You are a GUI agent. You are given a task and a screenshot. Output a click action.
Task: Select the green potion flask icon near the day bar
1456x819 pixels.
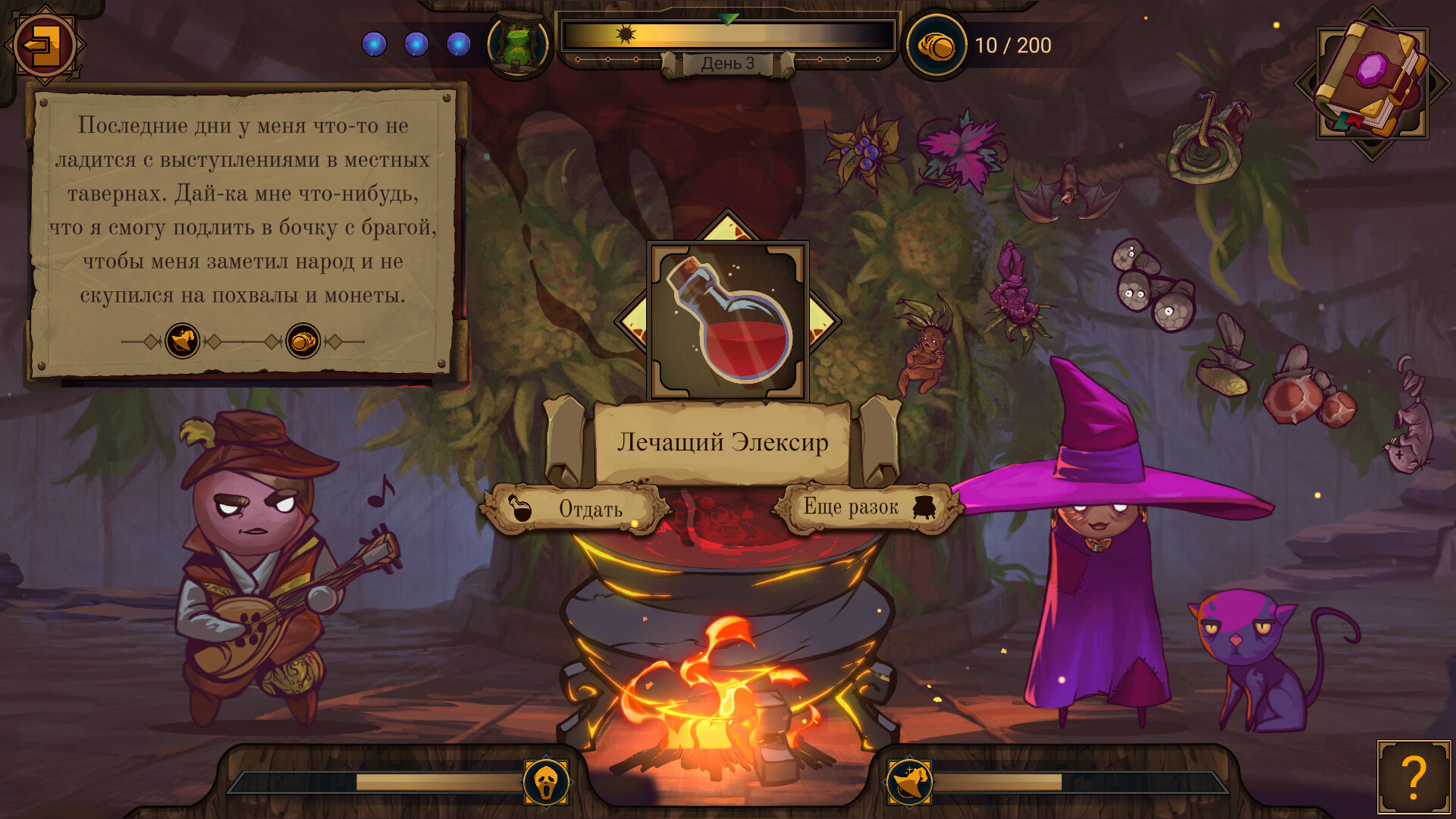click(x=519, y=43)
